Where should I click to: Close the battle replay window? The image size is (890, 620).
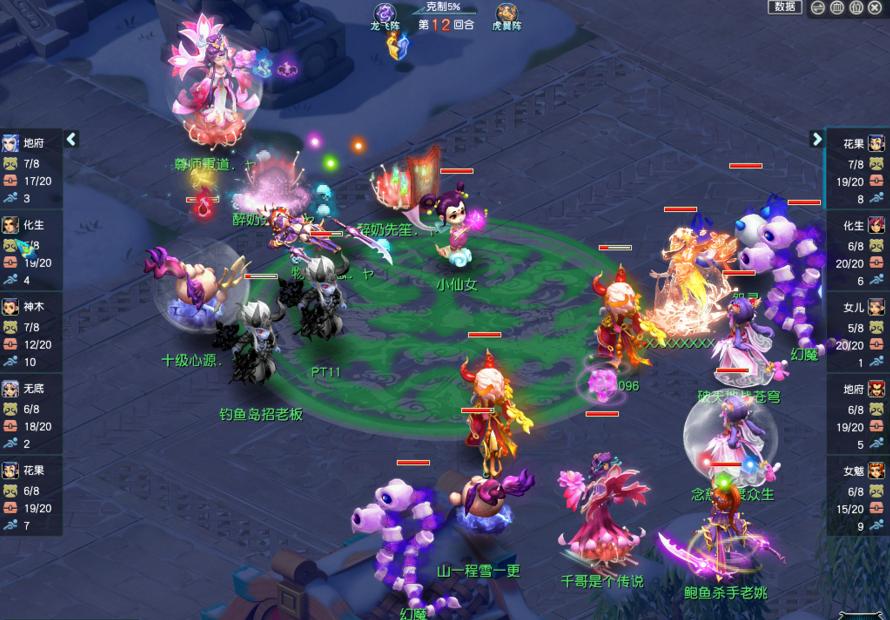point(874,8)
